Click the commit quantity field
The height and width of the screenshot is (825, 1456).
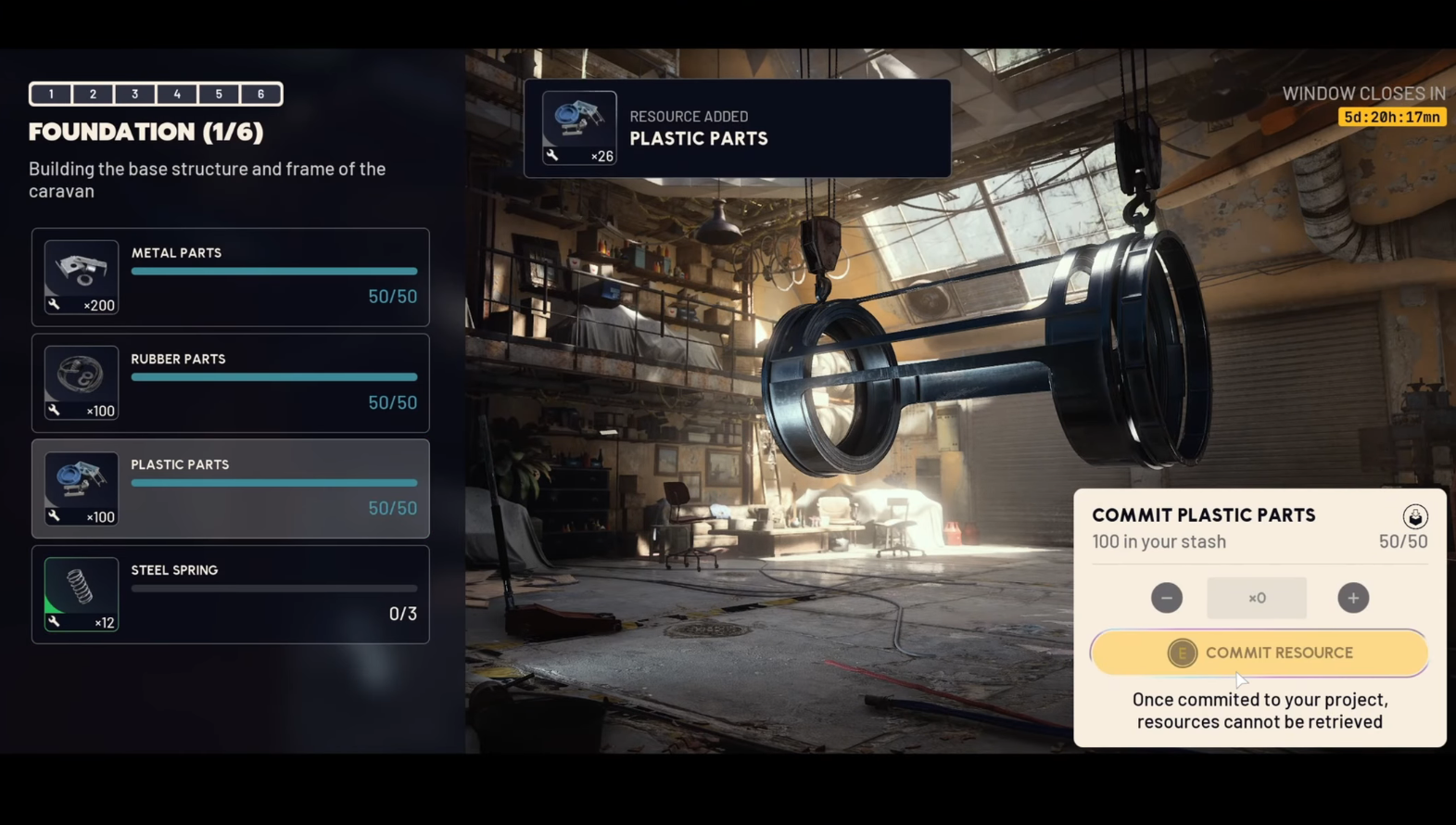tap(1257, 598)
